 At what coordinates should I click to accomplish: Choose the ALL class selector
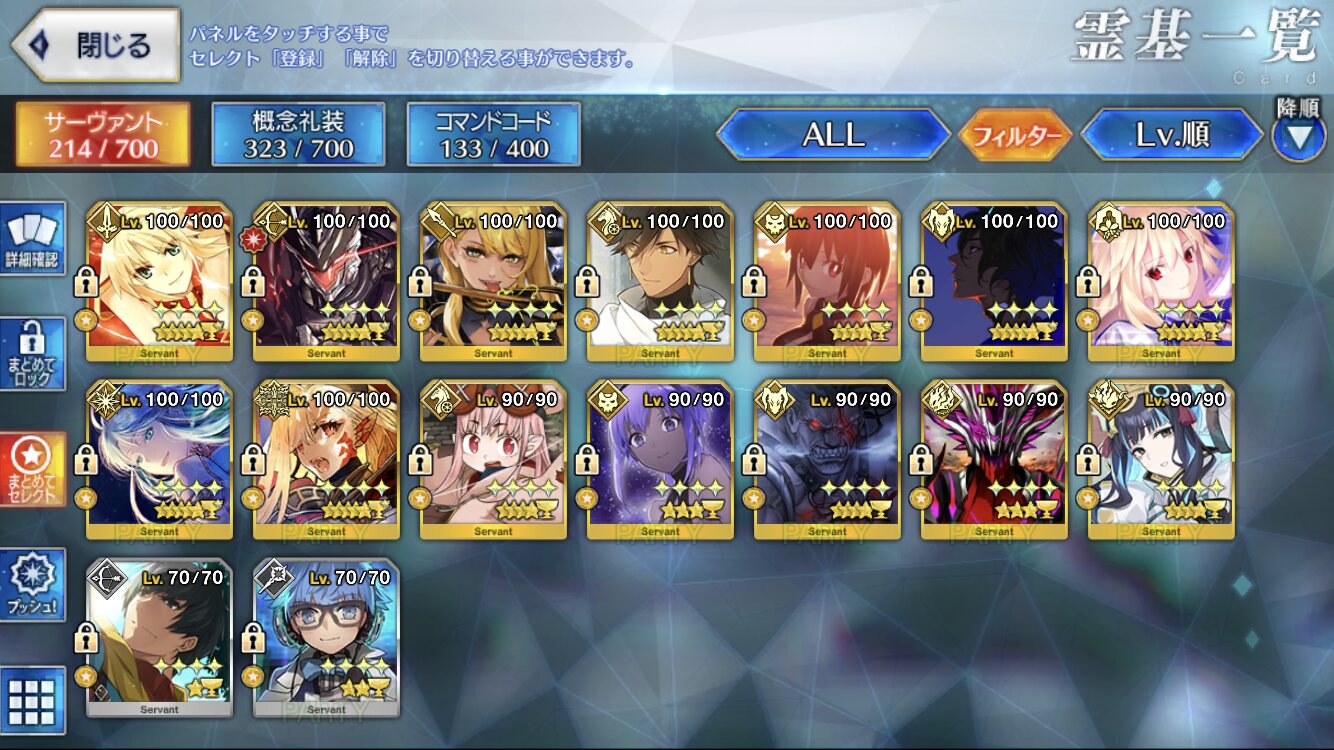point(833,135)
